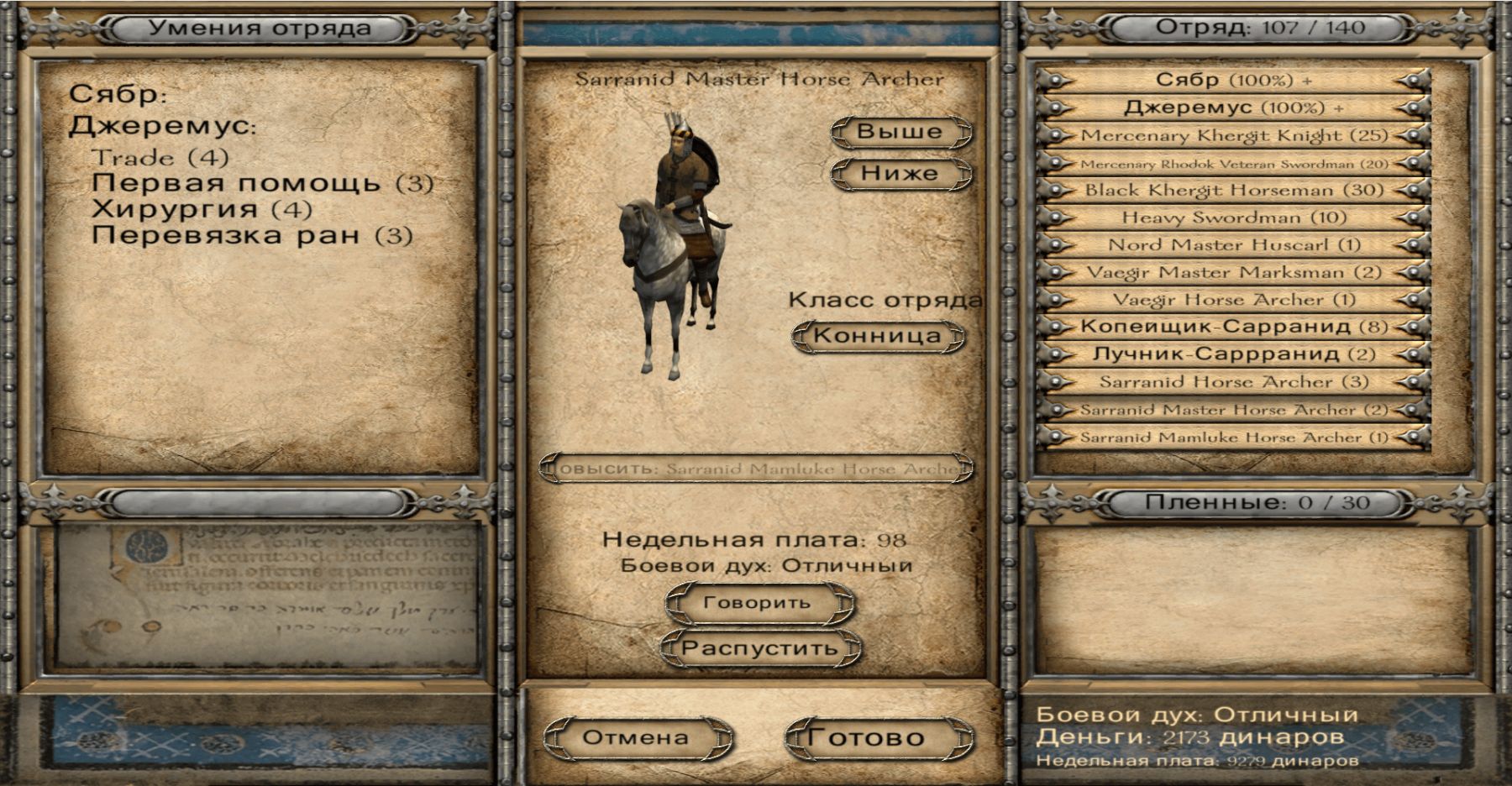Disband troop with Распустить button
Screen dimensions: 1512x786
point(759,648)
